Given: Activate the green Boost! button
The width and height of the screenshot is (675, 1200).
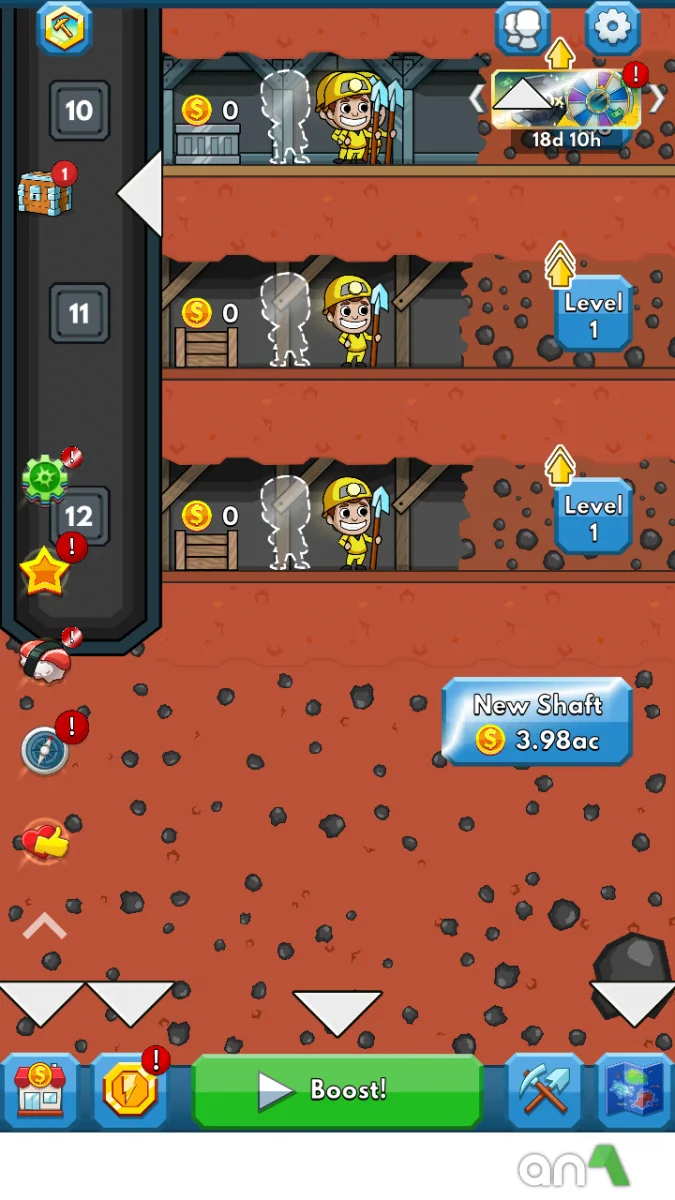Looking at the screenshot, I should [337, 1089].
